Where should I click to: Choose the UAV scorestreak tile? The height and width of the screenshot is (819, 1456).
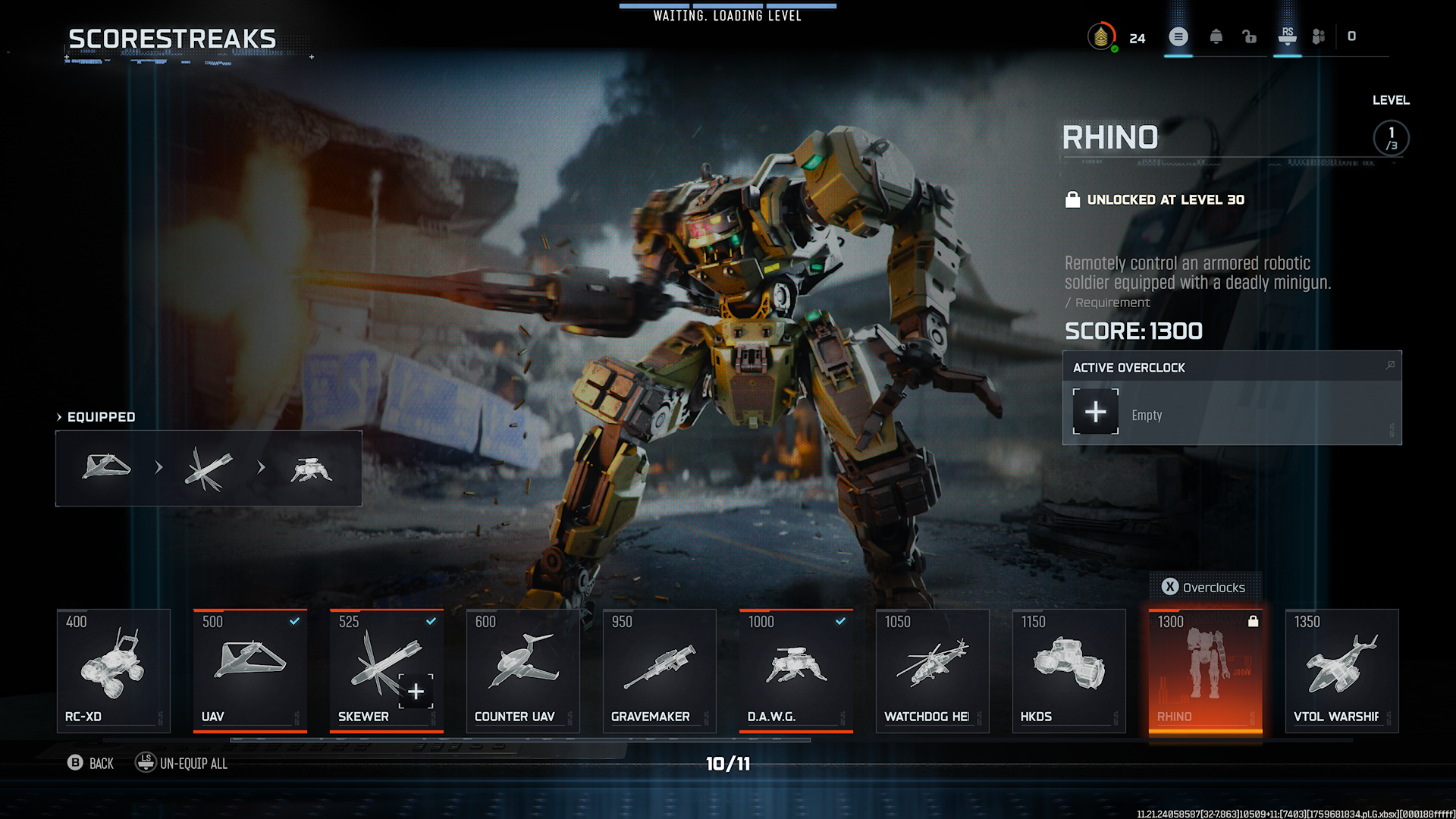[250, 670]
